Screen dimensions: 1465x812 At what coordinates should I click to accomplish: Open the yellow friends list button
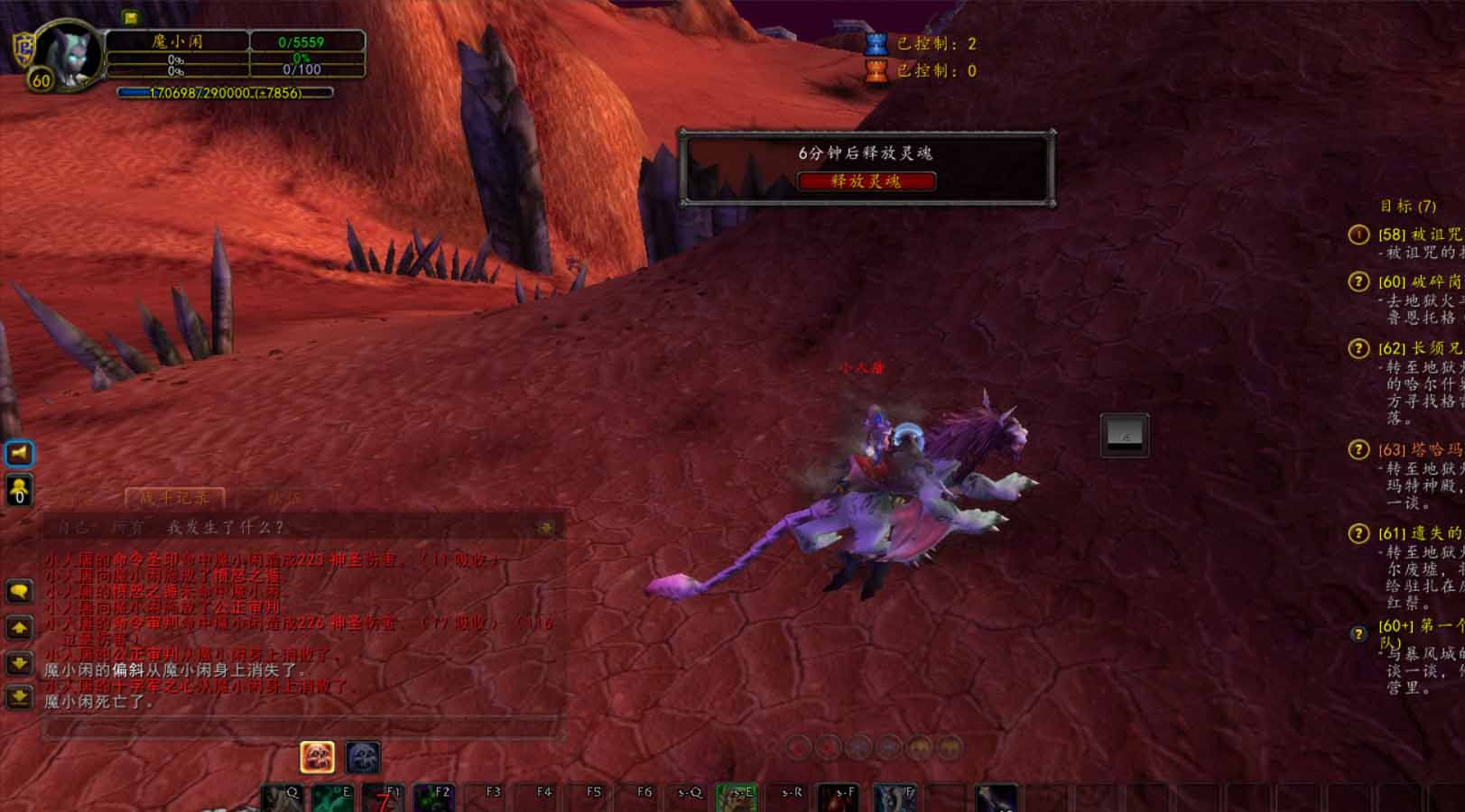20,490
